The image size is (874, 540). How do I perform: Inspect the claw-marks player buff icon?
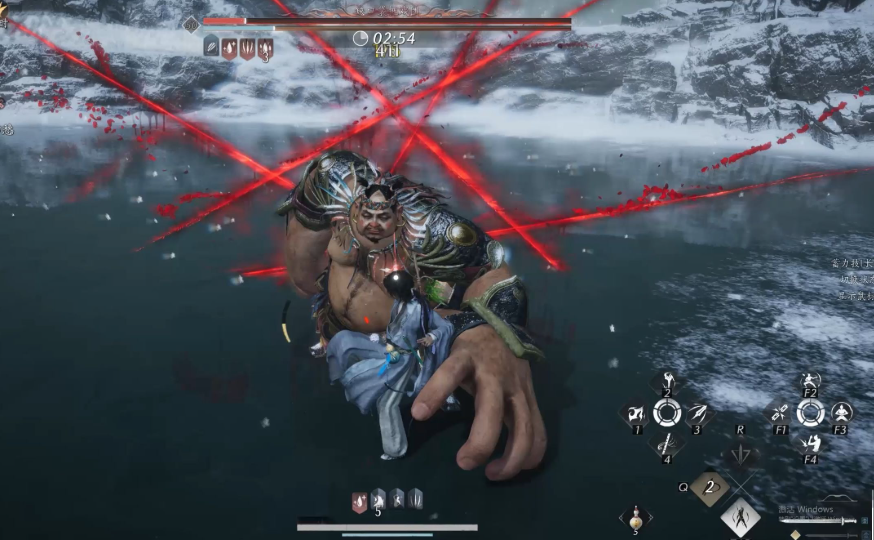(x=415, y=499)
